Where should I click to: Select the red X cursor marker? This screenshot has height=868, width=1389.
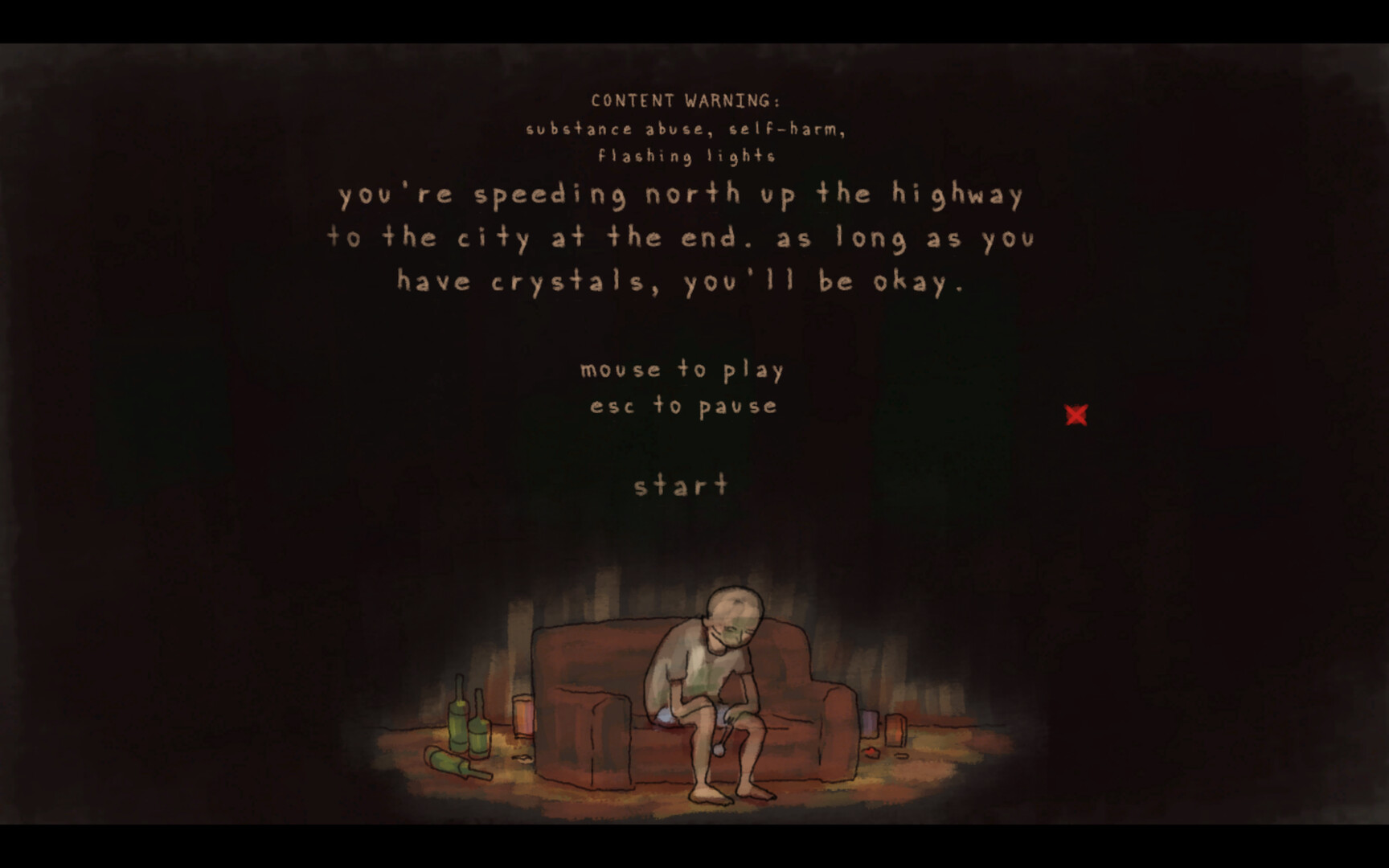tap(1077, 416)
